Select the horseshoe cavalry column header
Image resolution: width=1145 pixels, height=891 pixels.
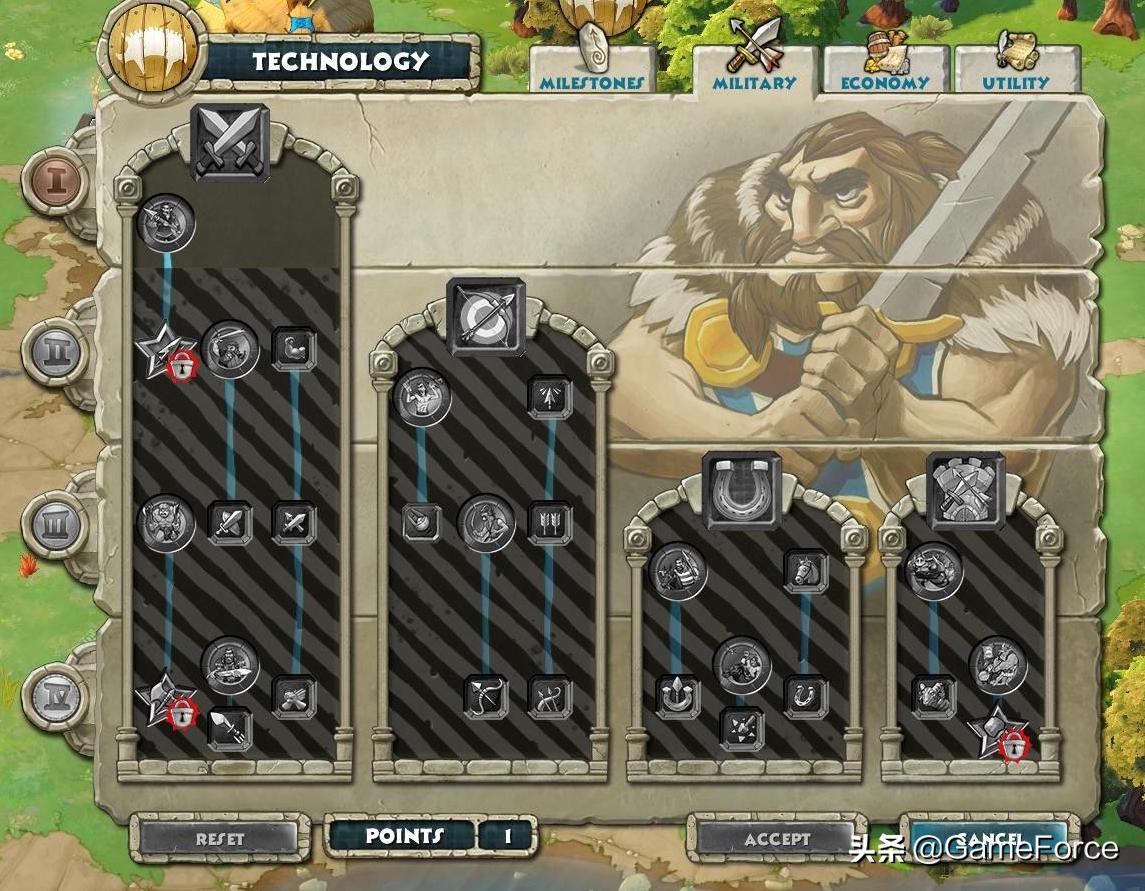741,490
